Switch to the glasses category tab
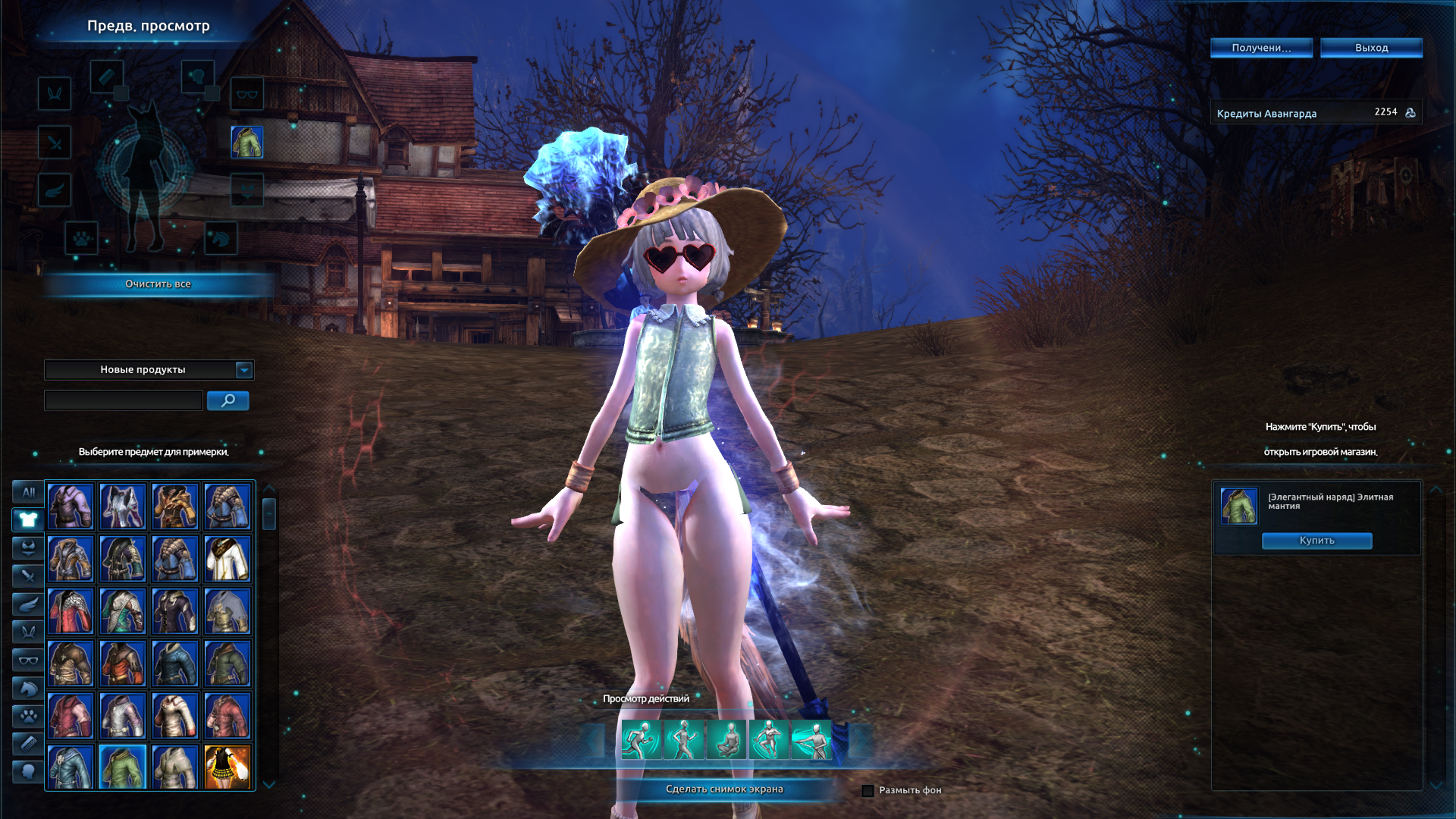 point(28,661)
